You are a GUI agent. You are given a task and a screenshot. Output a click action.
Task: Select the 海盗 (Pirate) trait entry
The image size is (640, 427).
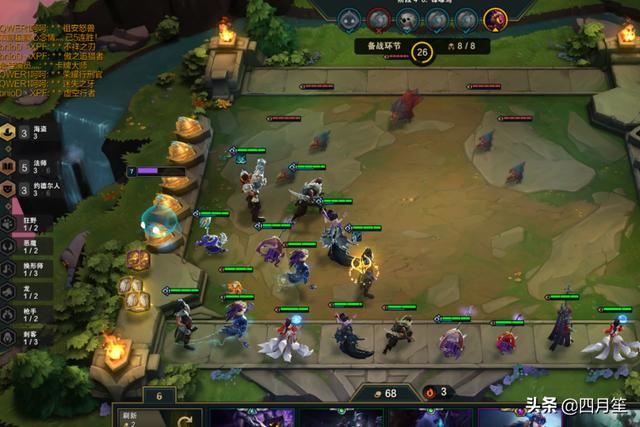24,134
